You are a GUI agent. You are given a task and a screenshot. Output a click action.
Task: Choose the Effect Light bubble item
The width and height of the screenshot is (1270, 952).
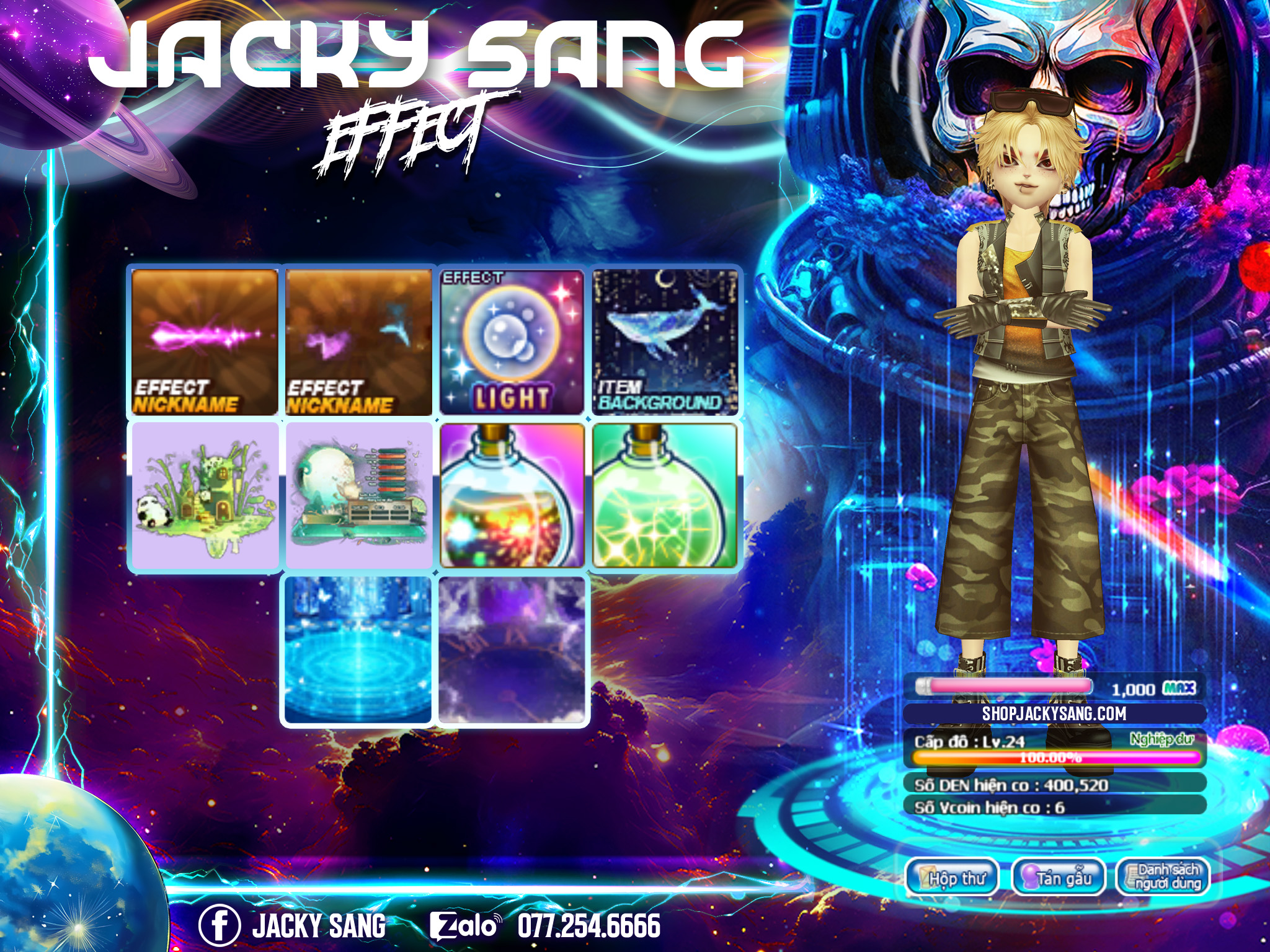coord(512,342)
